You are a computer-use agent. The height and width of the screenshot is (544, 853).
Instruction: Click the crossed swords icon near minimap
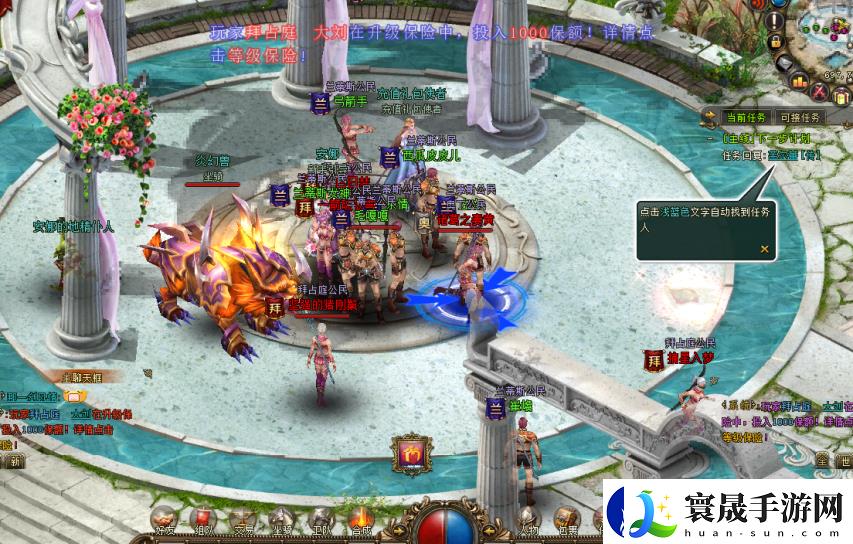[819, 93]
